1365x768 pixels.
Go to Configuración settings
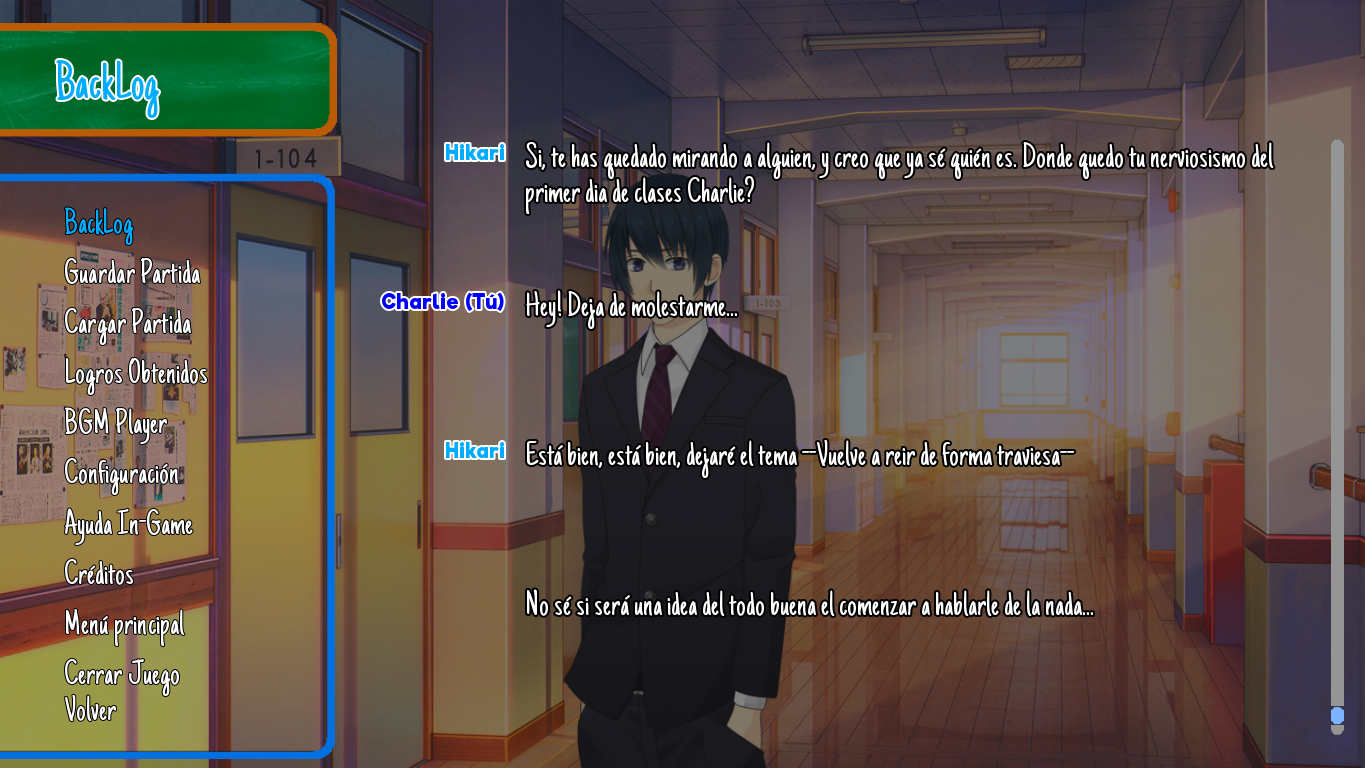pyautogui.click(x=122, y=474)
